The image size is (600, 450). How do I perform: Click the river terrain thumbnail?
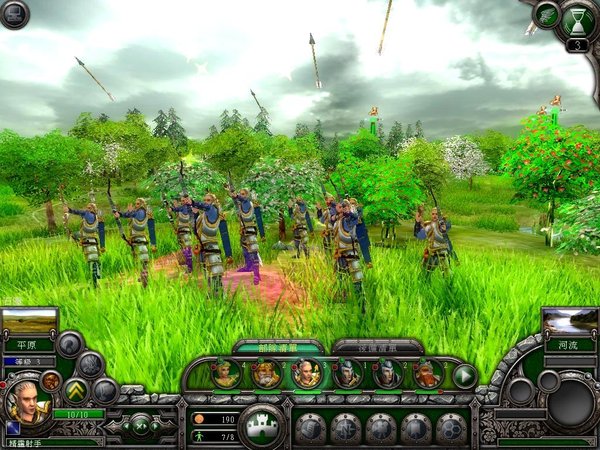570,322
